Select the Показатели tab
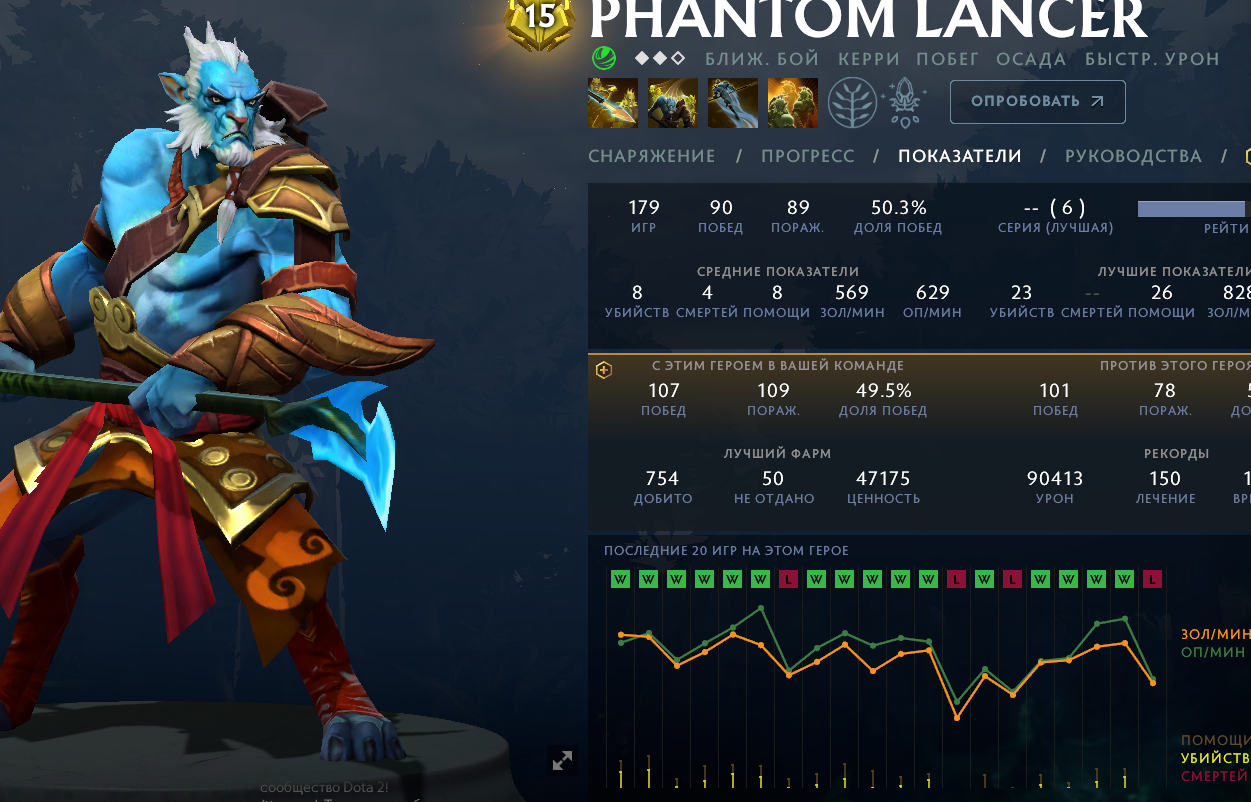The width and height of the screenshot is (1251, 802). click(959, 156)
